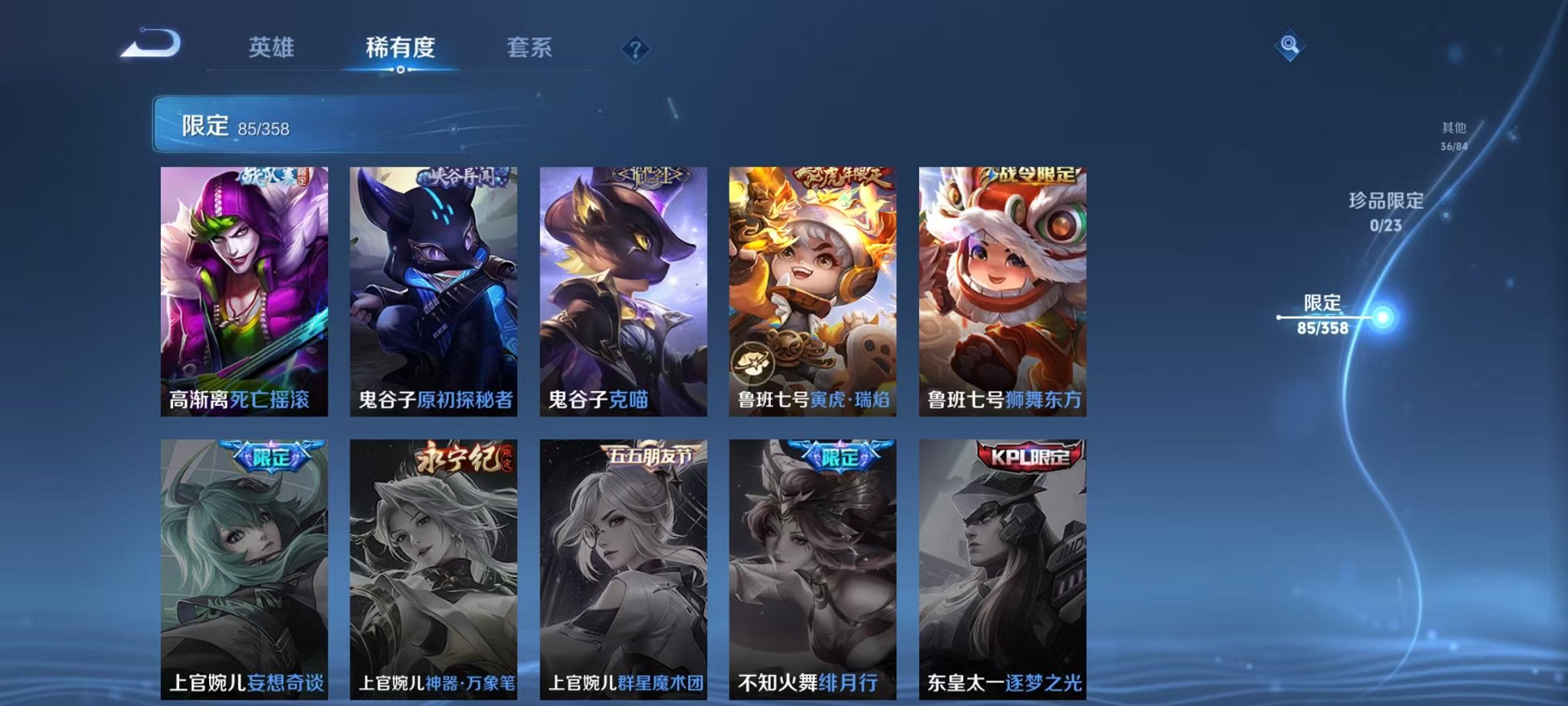Switch to the 英雄 tab
1568x706 pixels.
pos(271,46)
